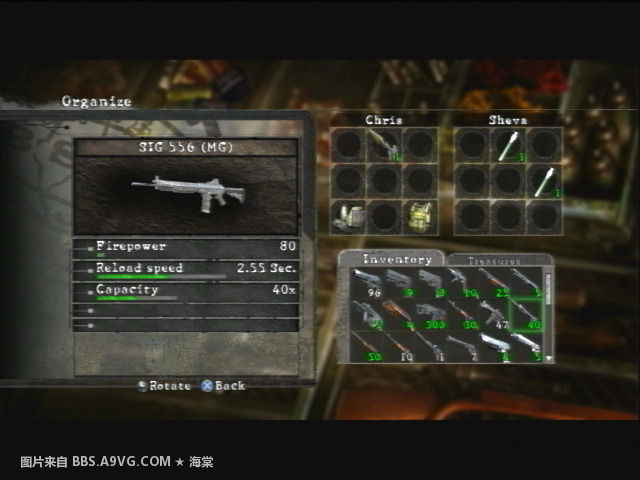
Task: Choose the weapon showing 300 ammo
Action: [433, 315]
